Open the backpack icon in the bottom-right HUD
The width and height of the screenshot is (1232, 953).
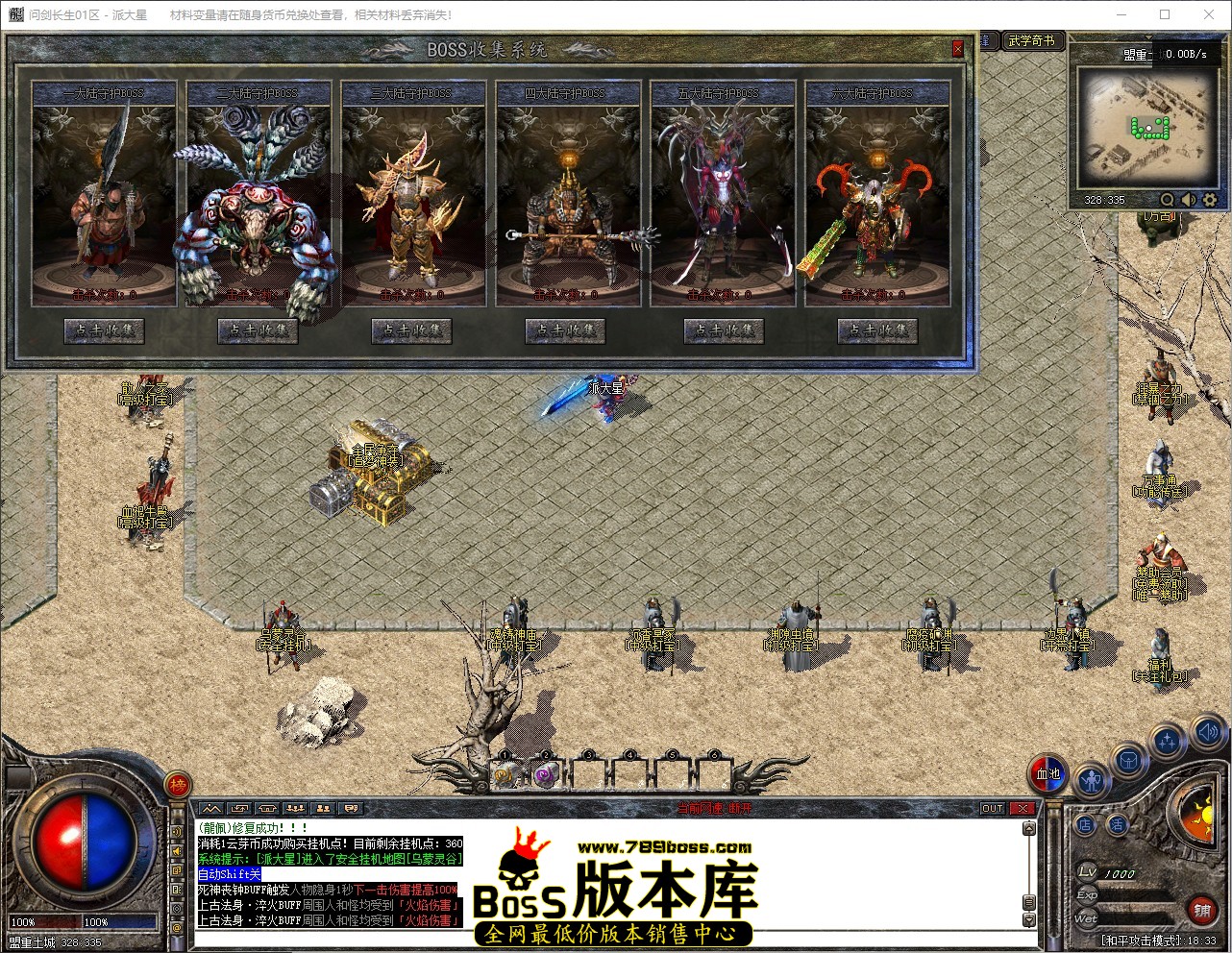[1129, 761]
